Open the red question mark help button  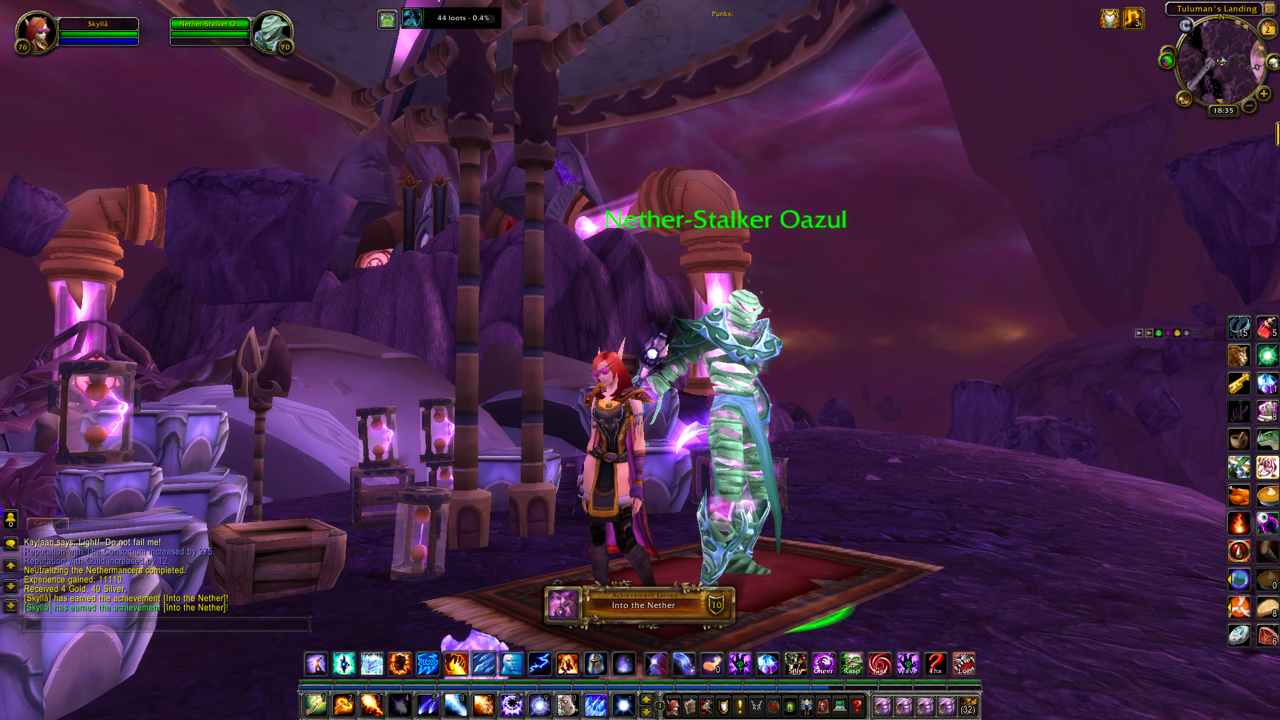pyautogui.click(x=856, y=706)
